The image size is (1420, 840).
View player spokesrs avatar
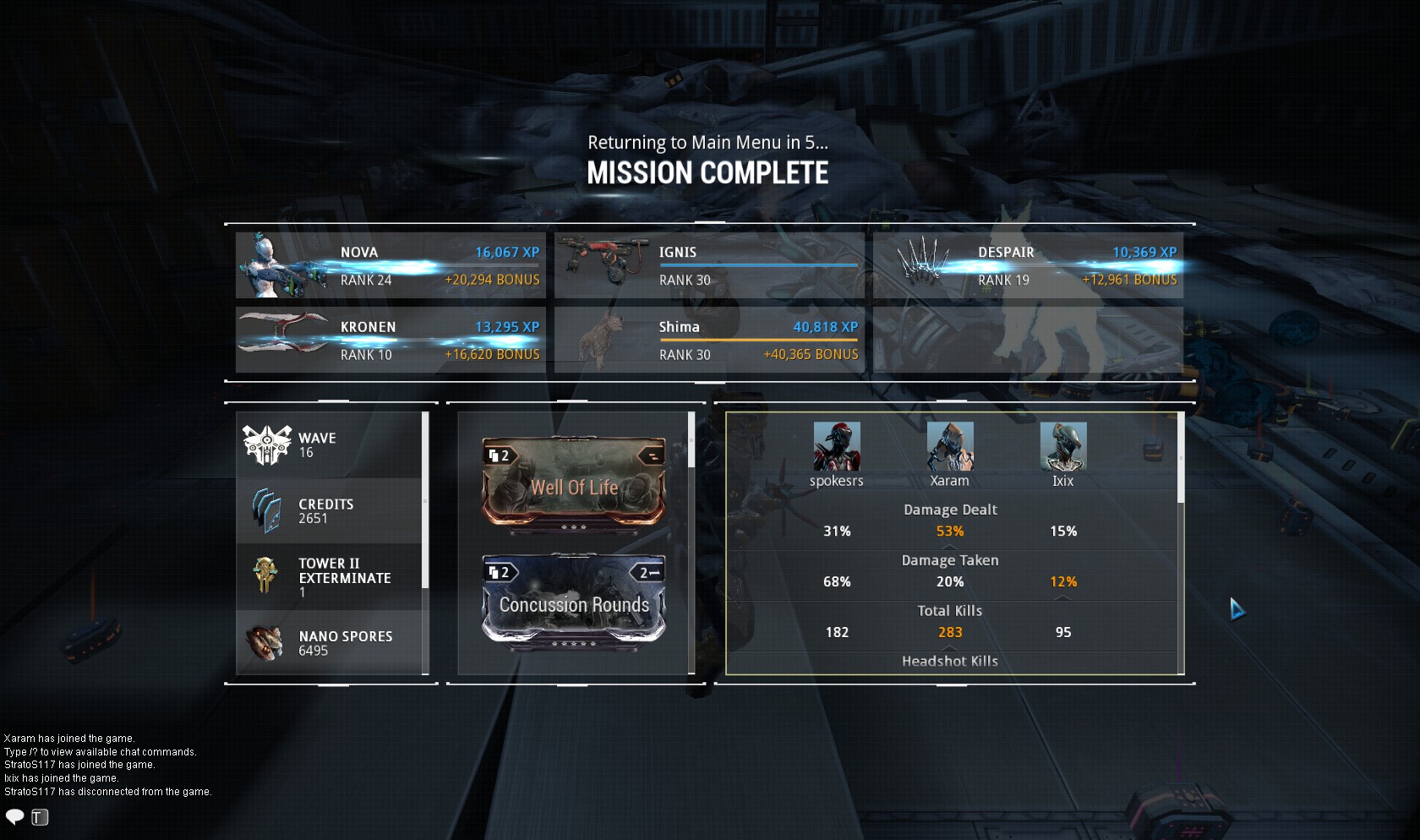click(837, 446)
